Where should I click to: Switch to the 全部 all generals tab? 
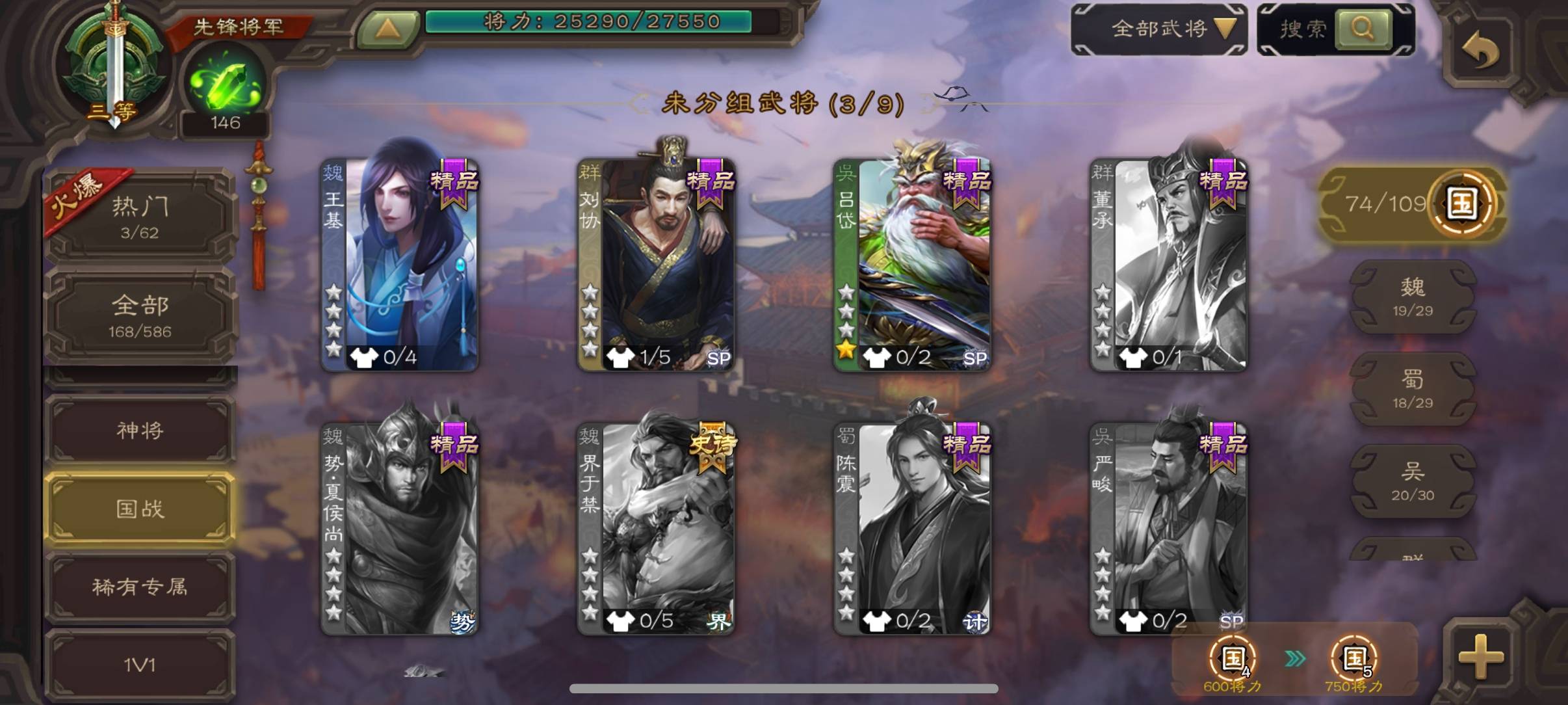coord(140,315)
